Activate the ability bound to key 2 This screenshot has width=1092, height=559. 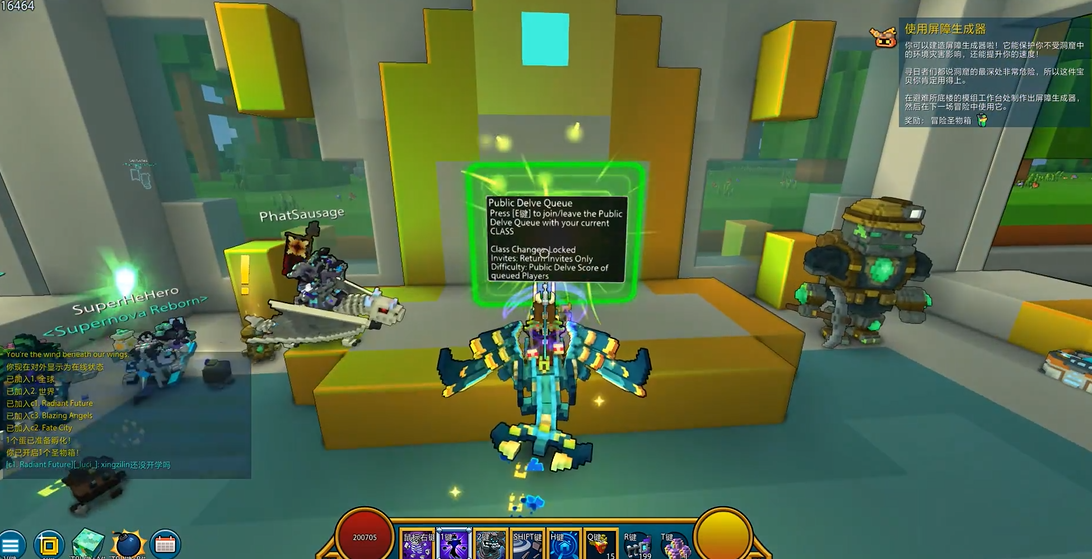490,545
